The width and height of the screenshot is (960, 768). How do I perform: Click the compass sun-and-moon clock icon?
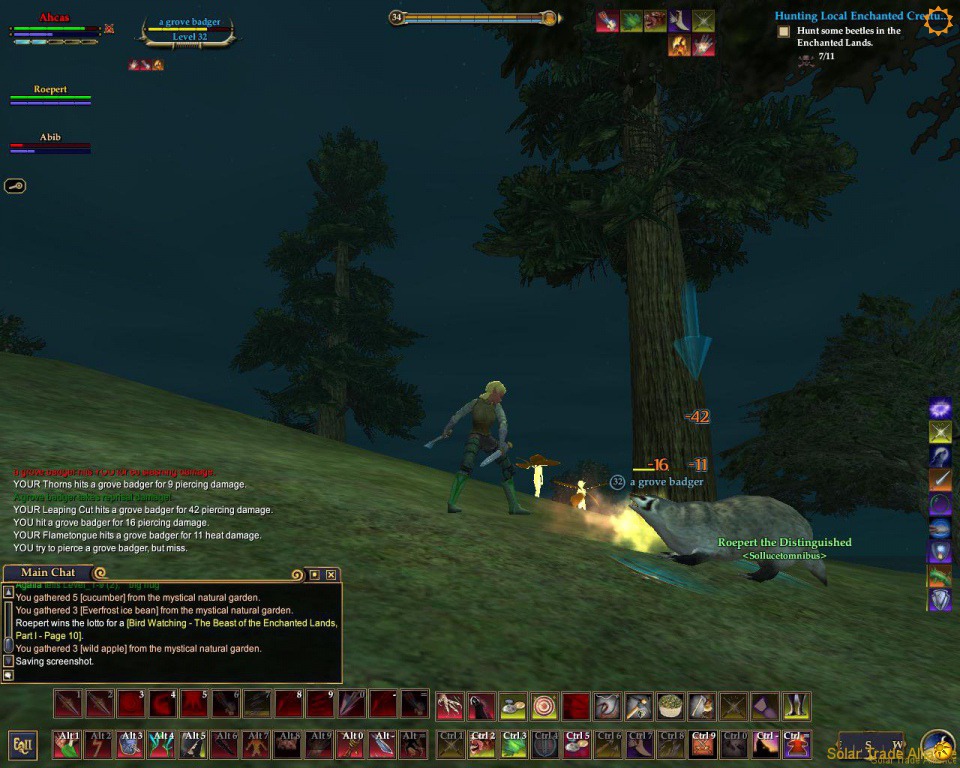(936, 744)
